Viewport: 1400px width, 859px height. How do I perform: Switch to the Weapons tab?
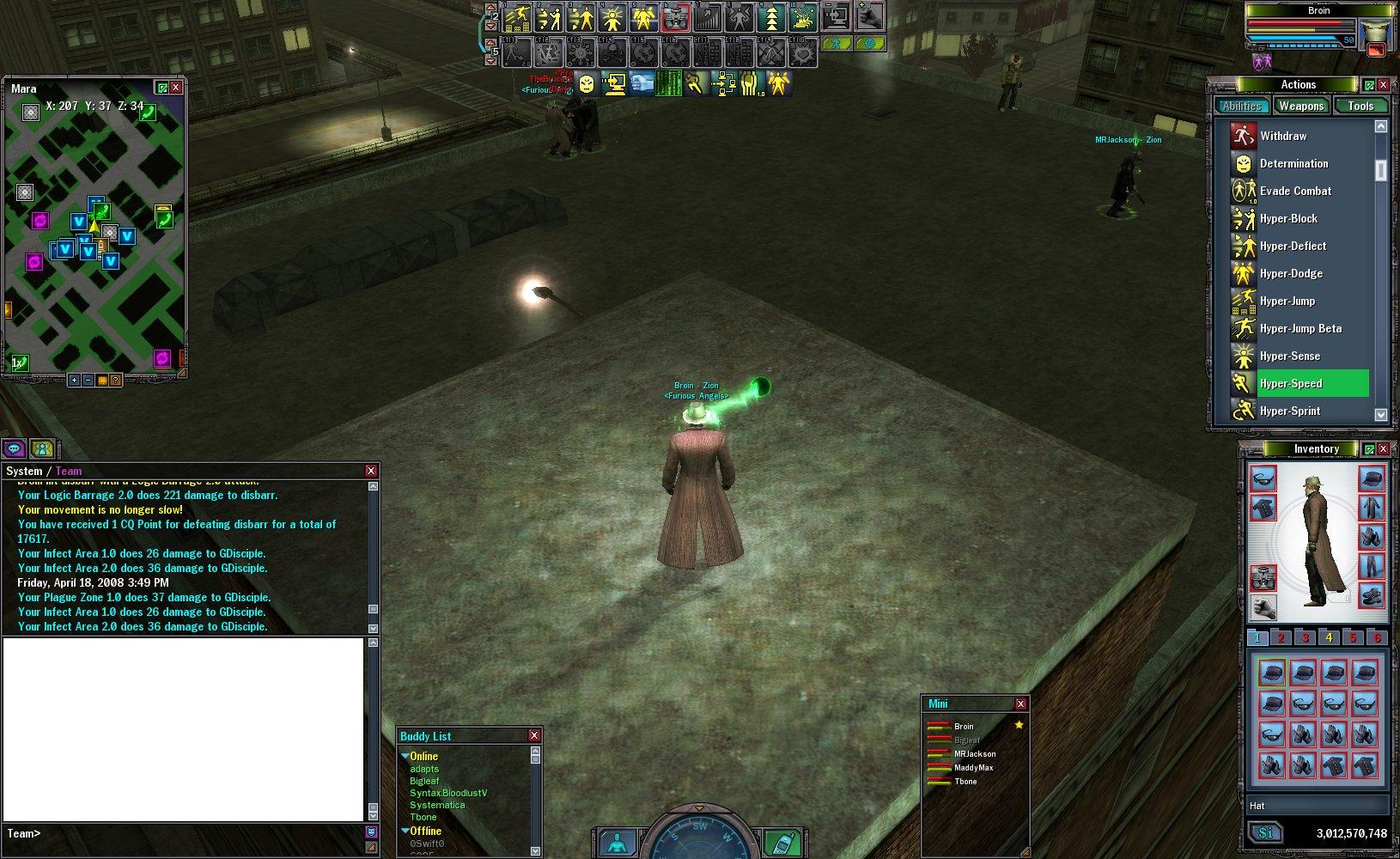pos(1300,106)
